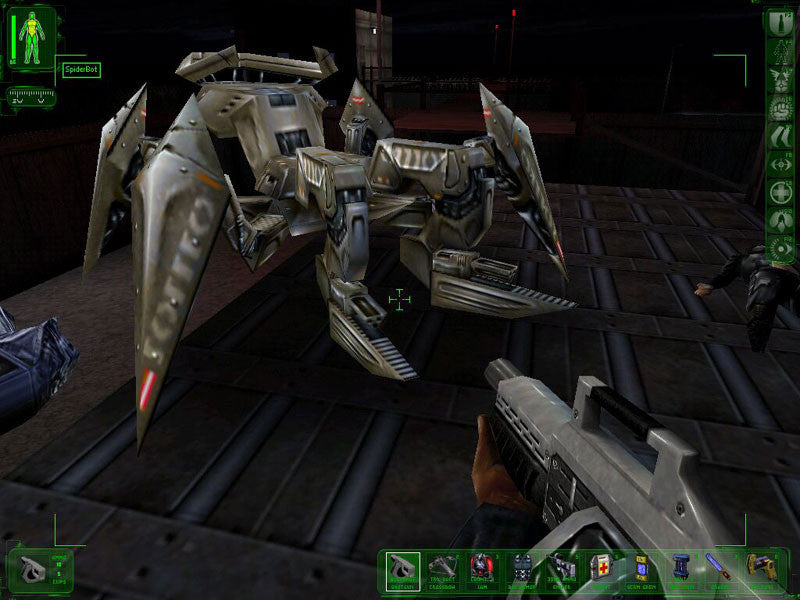Select the medkit with red cross
Screen dimensions: 800x600
(x=600, y=570)
